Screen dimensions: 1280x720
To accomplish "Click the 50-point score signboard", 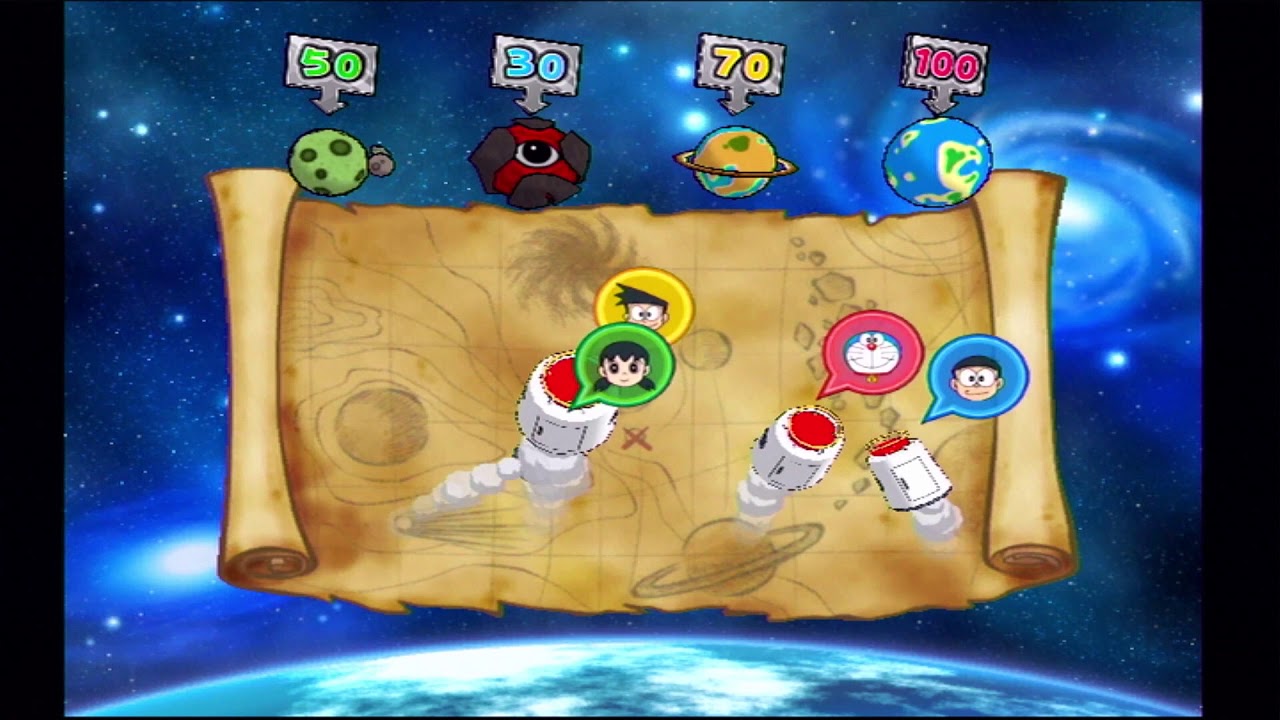I will coord(330,60).
